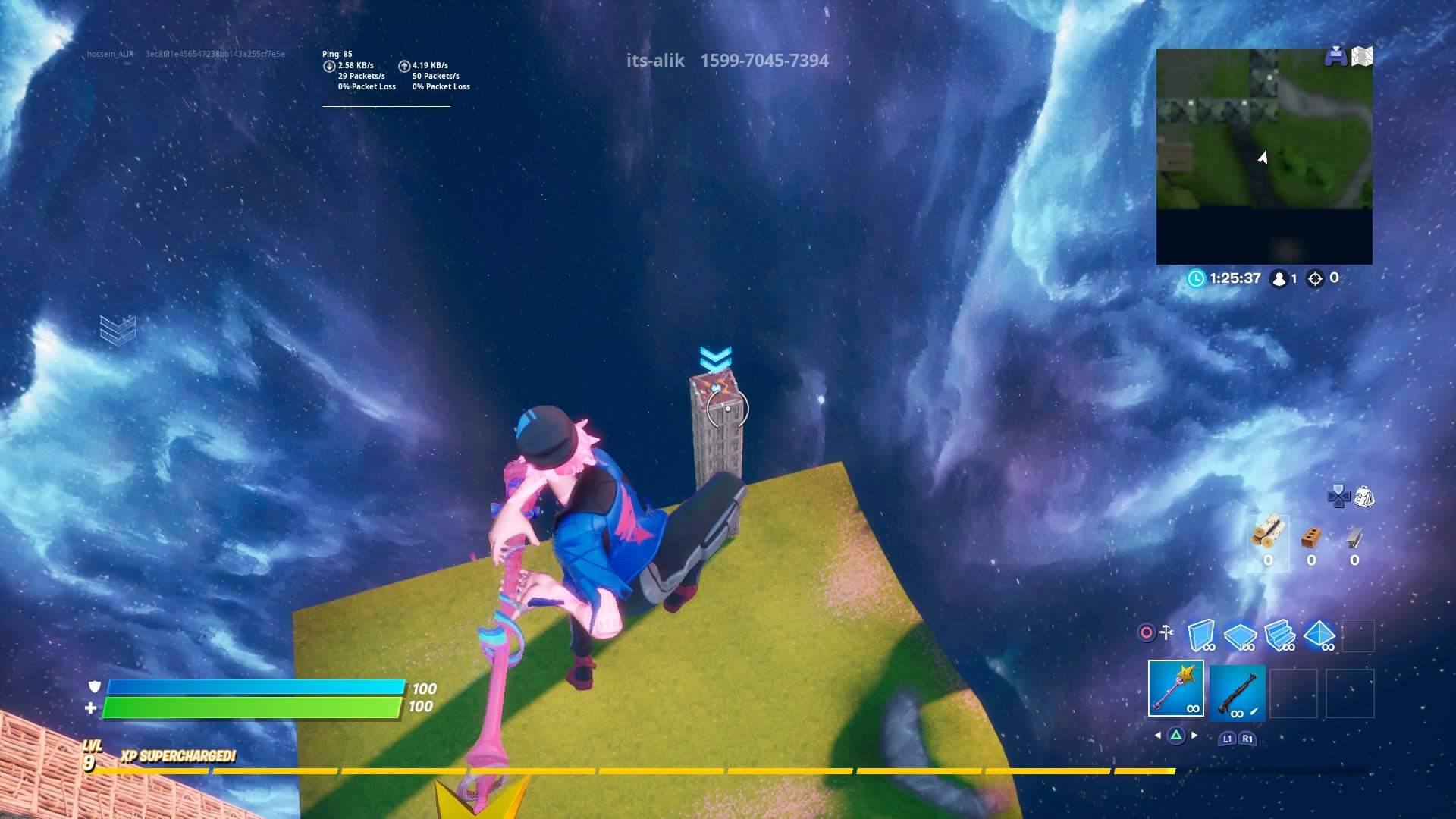Select the L1 weapon tab
This screenshot has width=1456, height=819.
pos(1228,739)
